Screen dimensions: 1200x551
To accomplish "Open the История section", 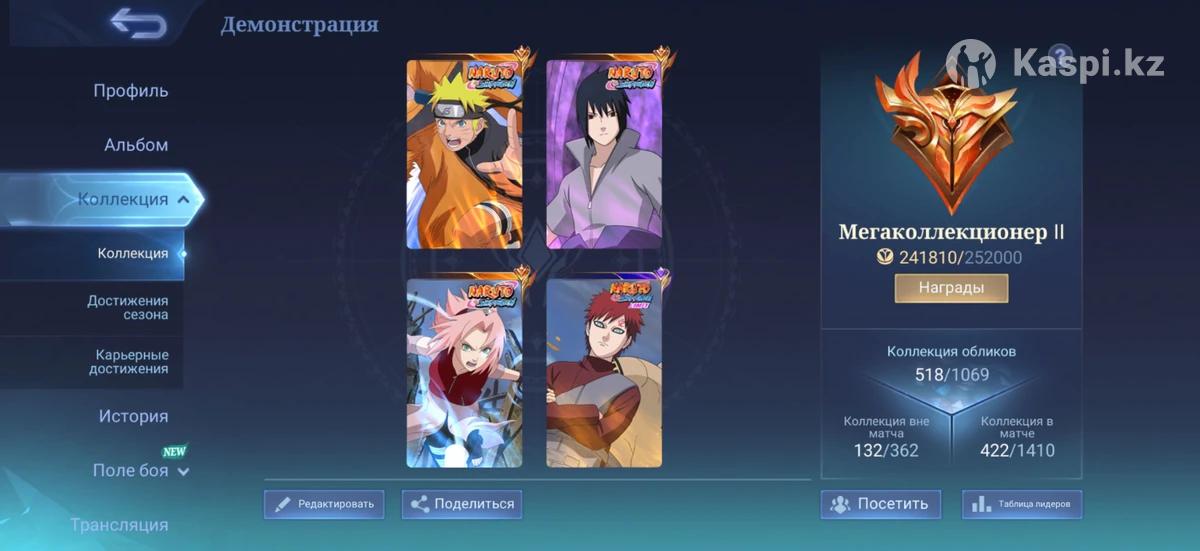I will coord(133,416).
